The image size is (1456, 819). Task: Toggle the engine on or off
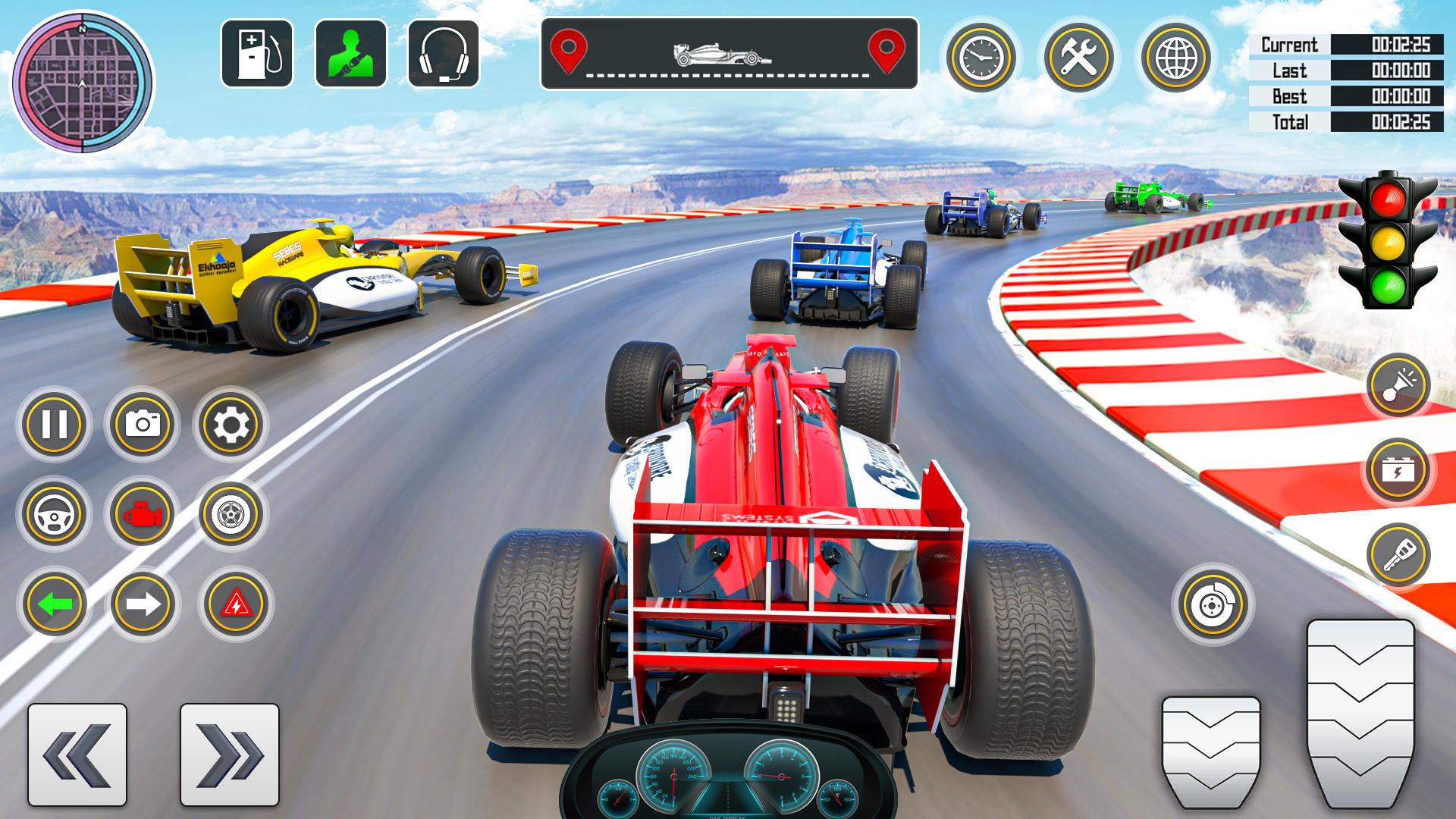click(141, 514)
